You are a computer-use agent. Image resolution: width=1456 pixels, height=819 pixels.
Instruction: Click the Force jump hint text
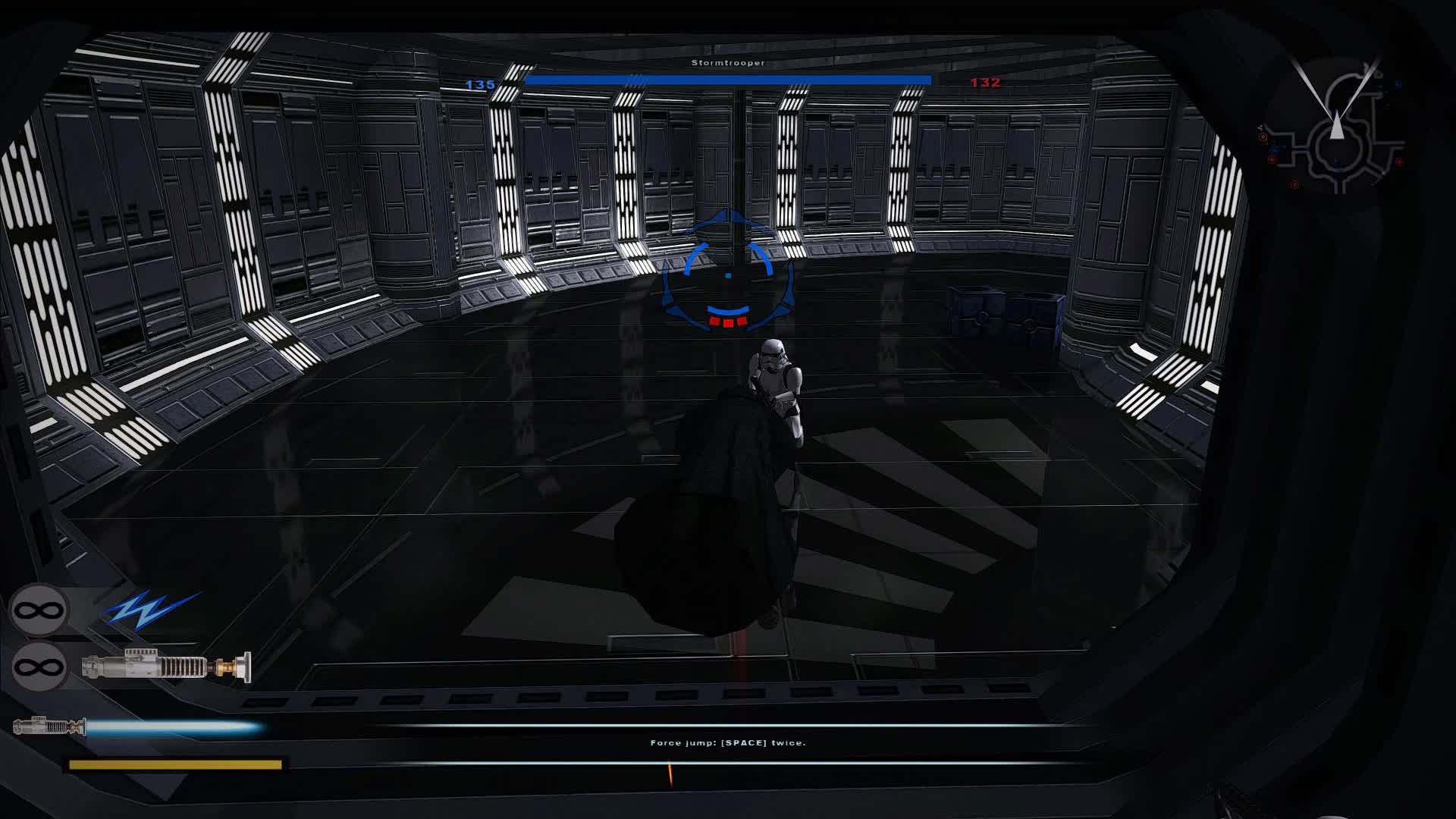pyautogui.click(x=729, y=743)
